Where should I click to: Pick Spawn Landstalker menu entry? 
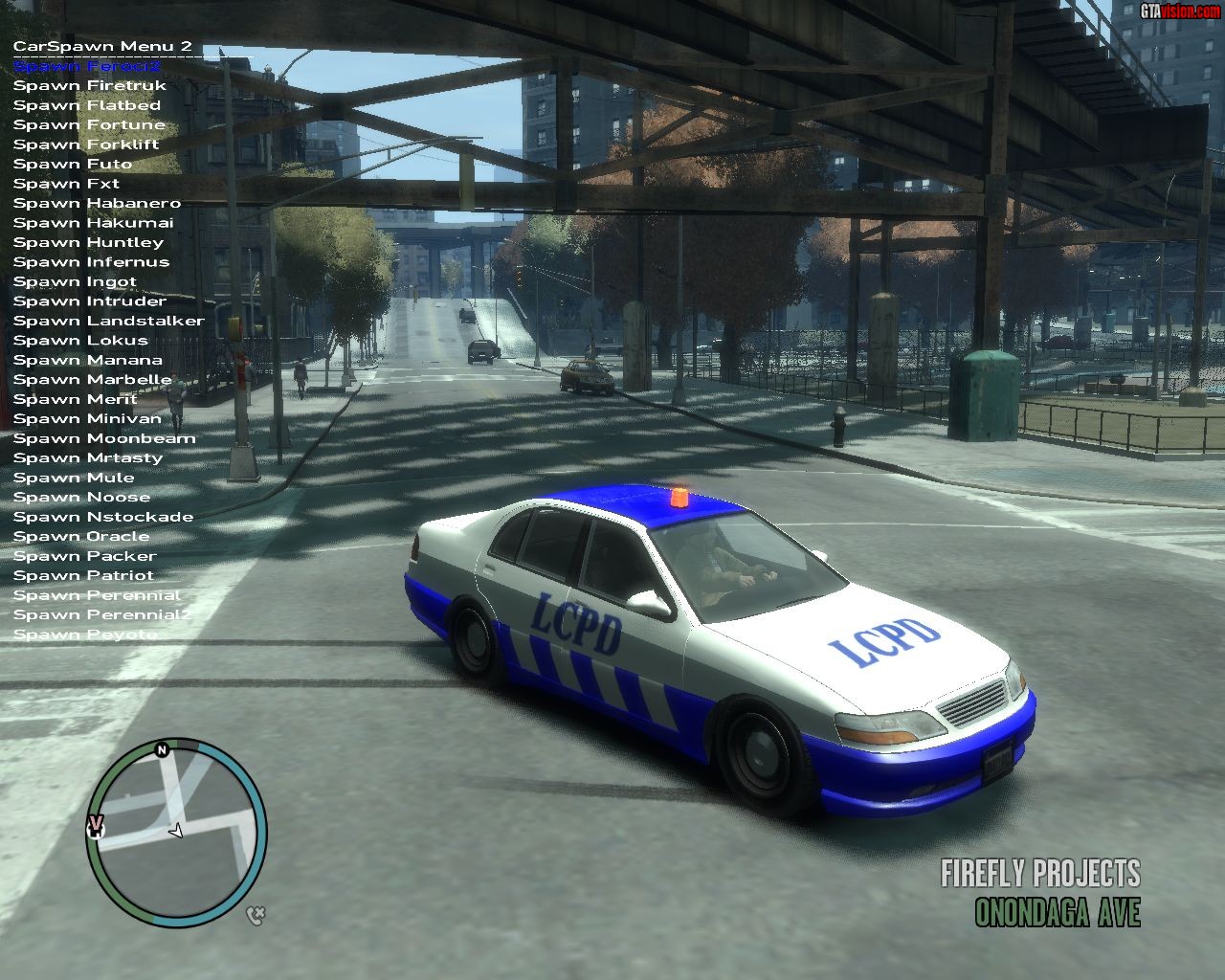[x=108, y=321]
